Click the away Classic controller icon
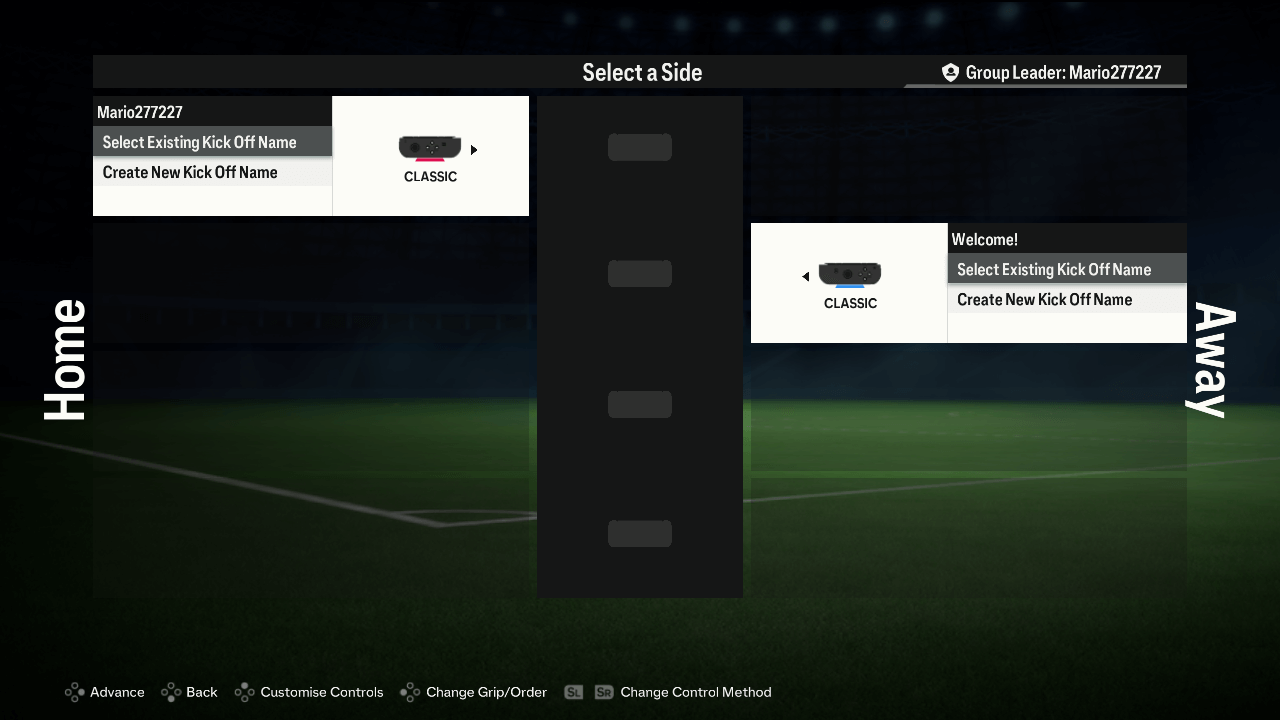This screenshot has height=720, width=1280. [x=849, y=272]
